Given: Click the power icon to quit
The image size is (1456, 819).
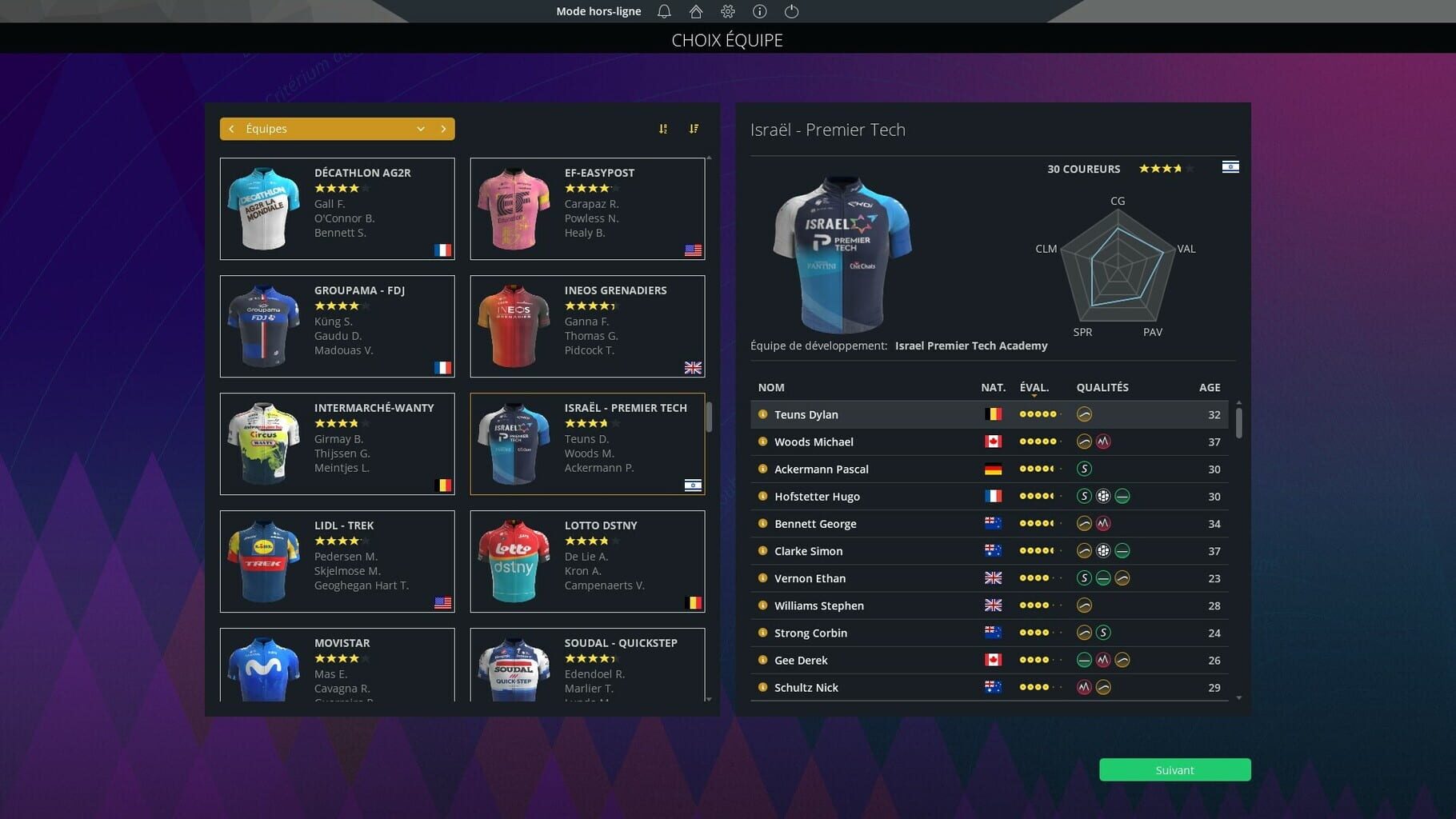Looking at the screenshot, I should pyautogui.click(x=790, y=11).
